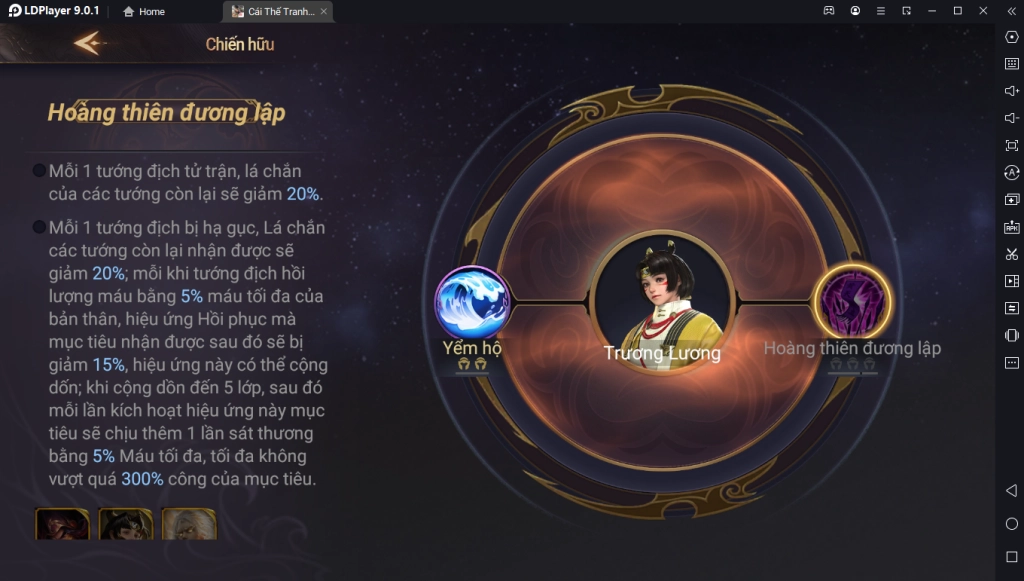Viewport: 1024px width, 581px height.
Task: Switch to the LDPlayer Home tab
Action: coord(144,12)
